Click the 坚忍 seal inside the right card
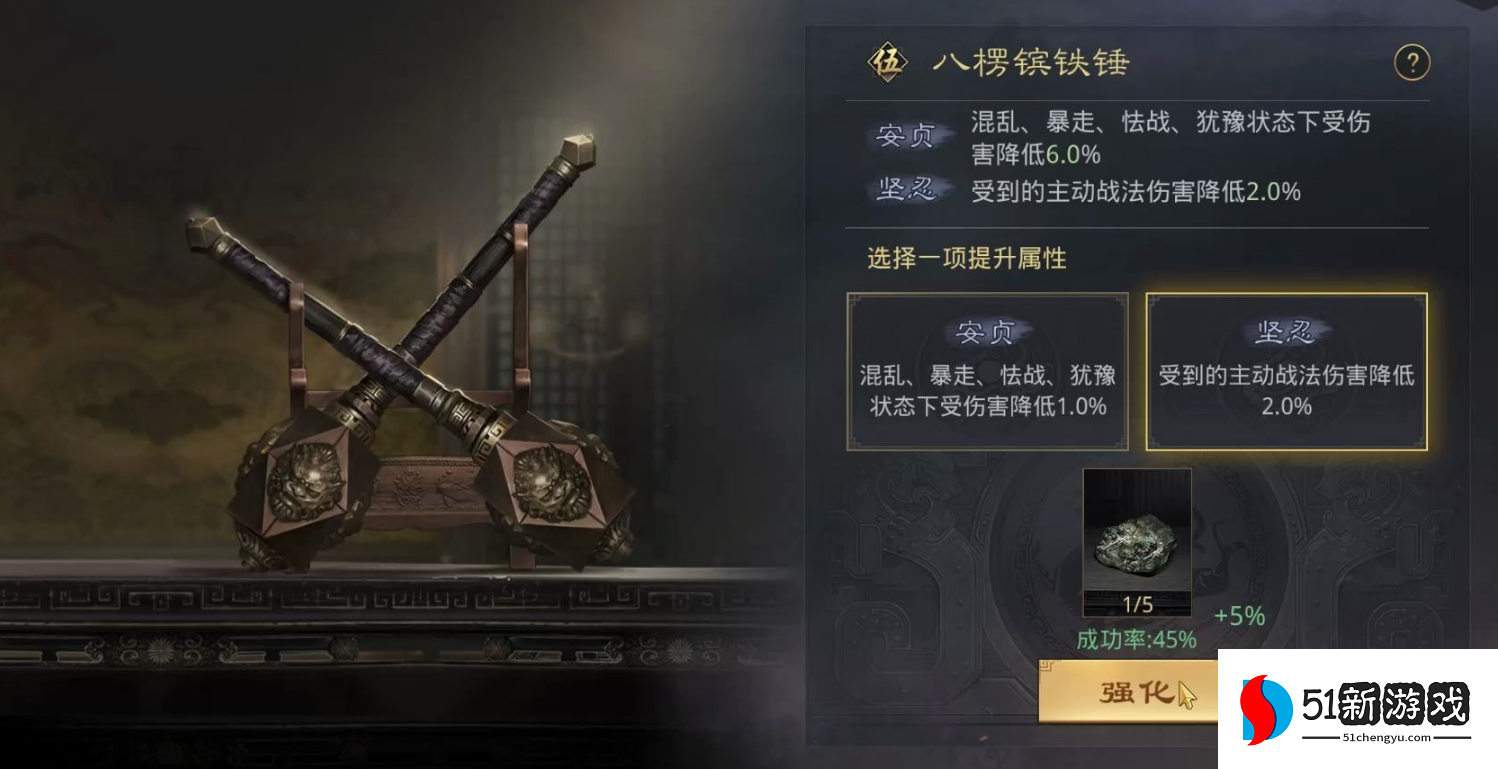This screenshot has width=1498, height=769. click(x=1286, y=333)
